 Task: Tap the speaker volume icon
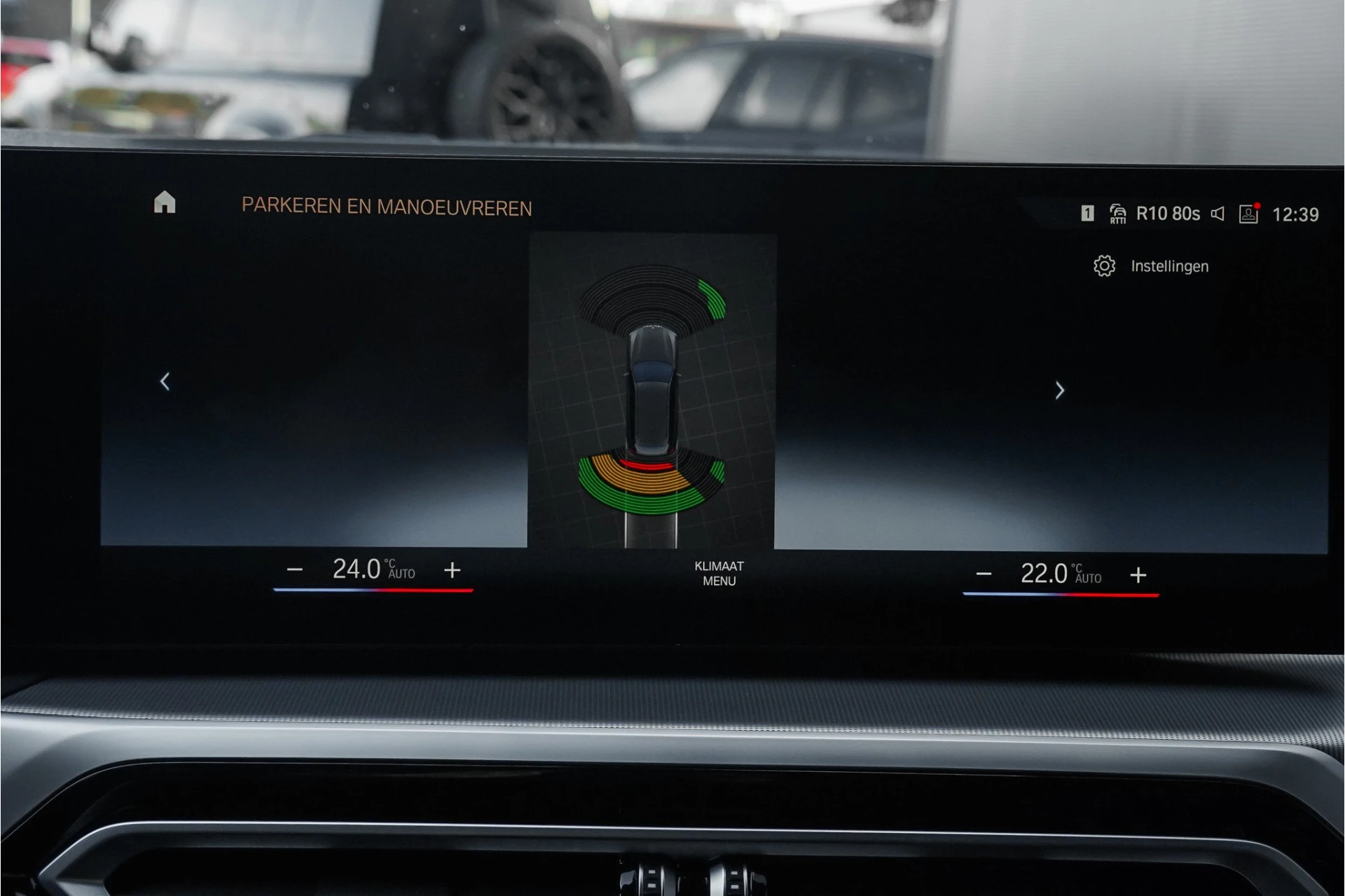1218,214
